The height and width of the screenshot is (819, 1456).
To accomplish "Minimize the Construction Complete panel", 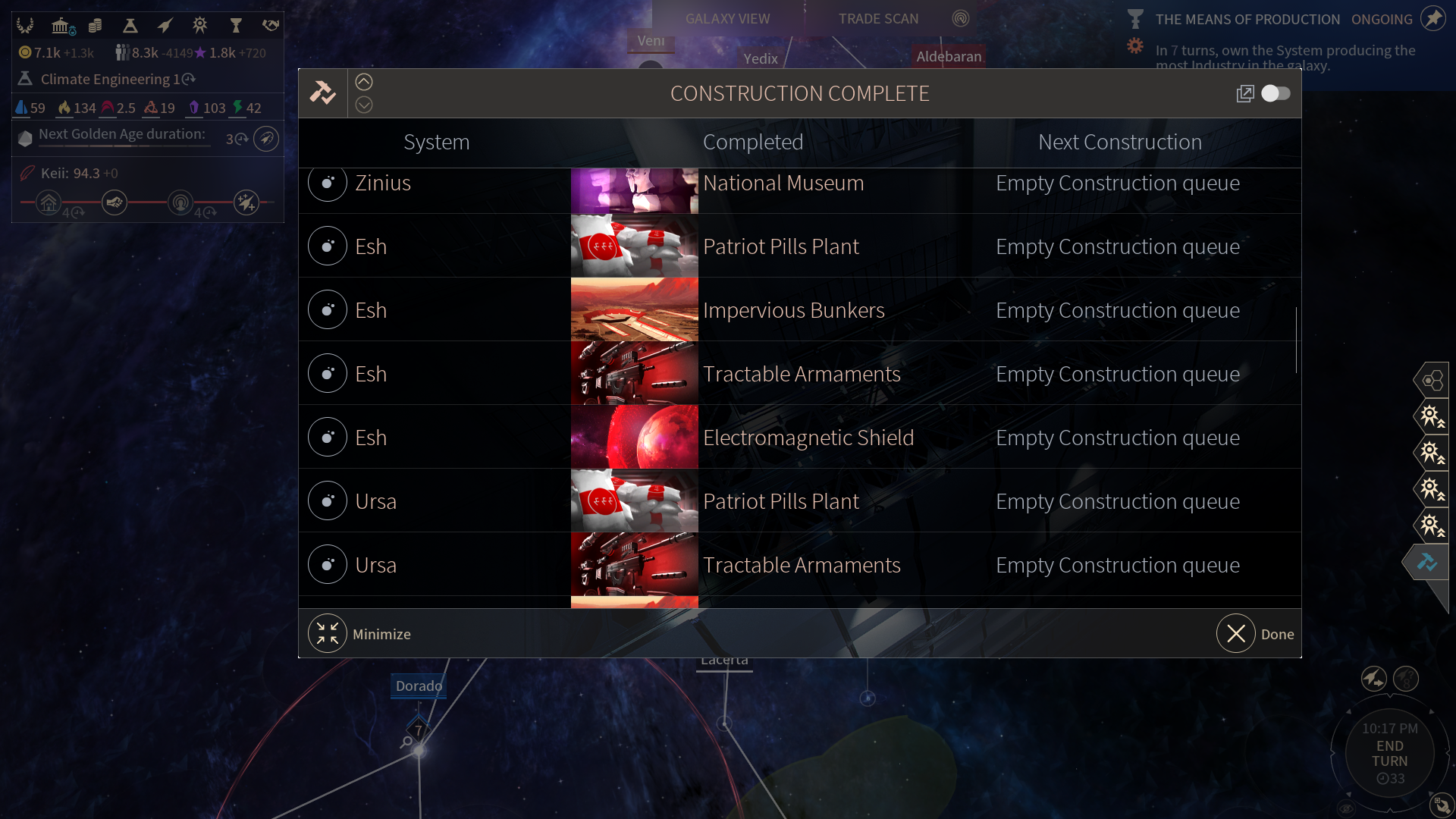I will click(328, 633).
